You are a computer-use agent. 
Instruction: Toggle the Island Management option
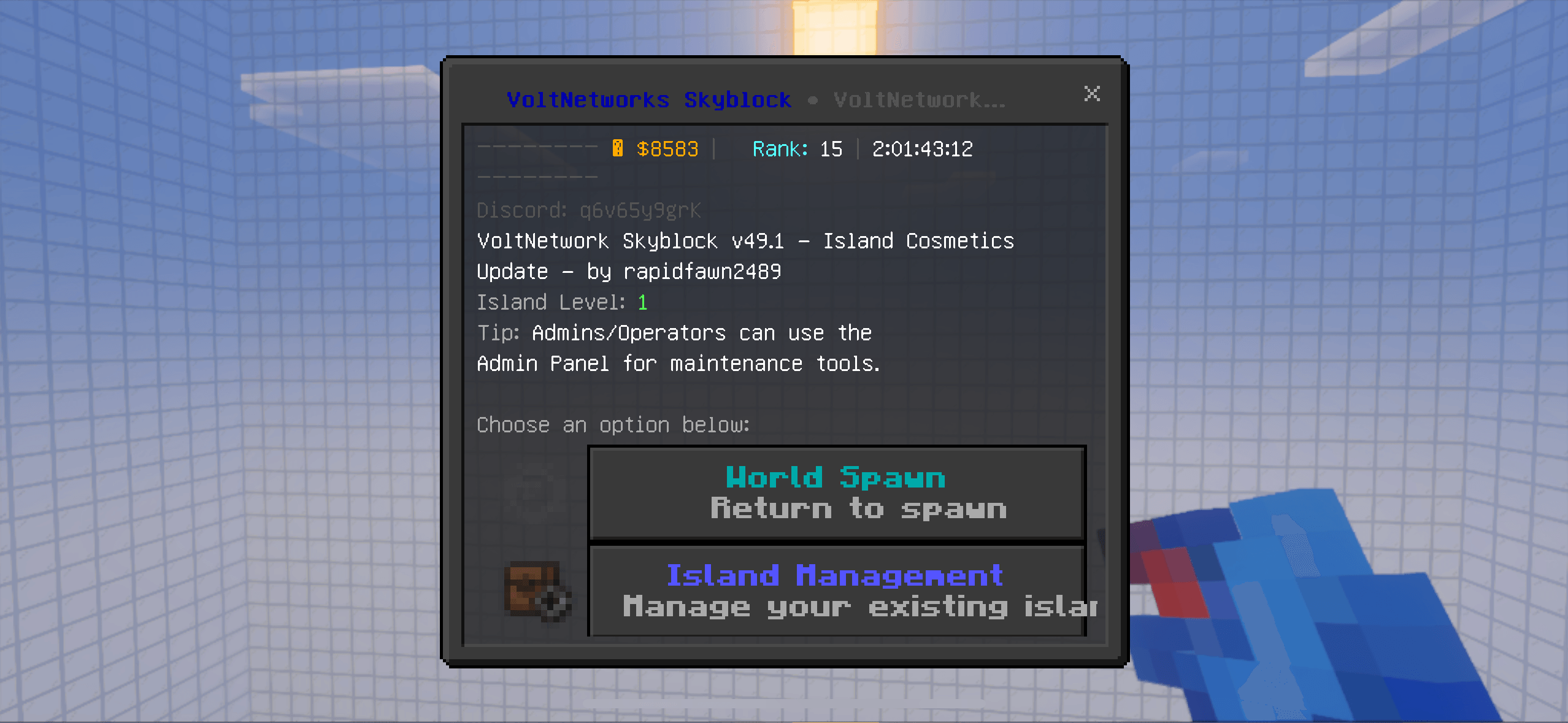836,590
